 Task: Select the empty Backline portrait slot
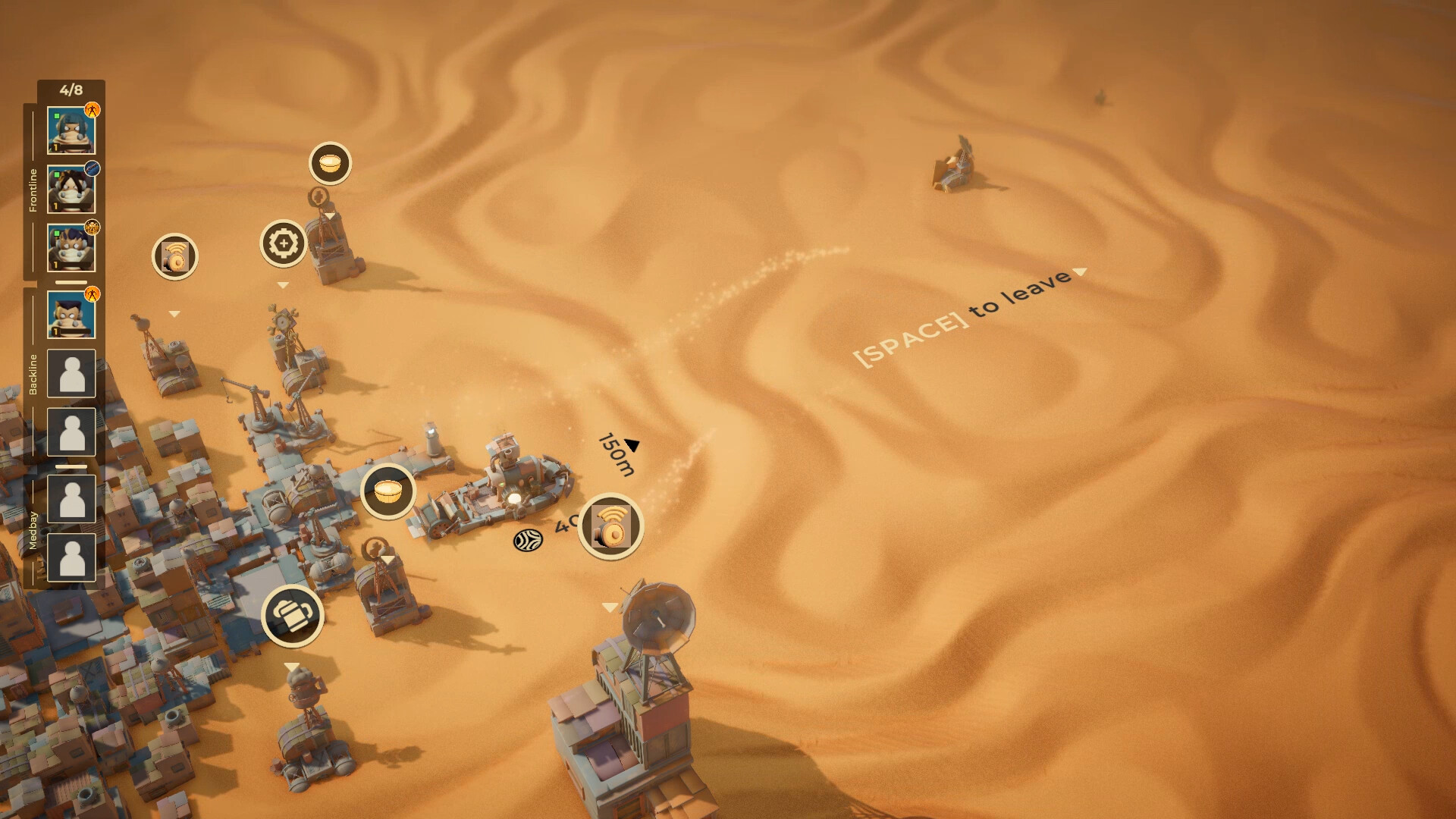click(72, 373)
